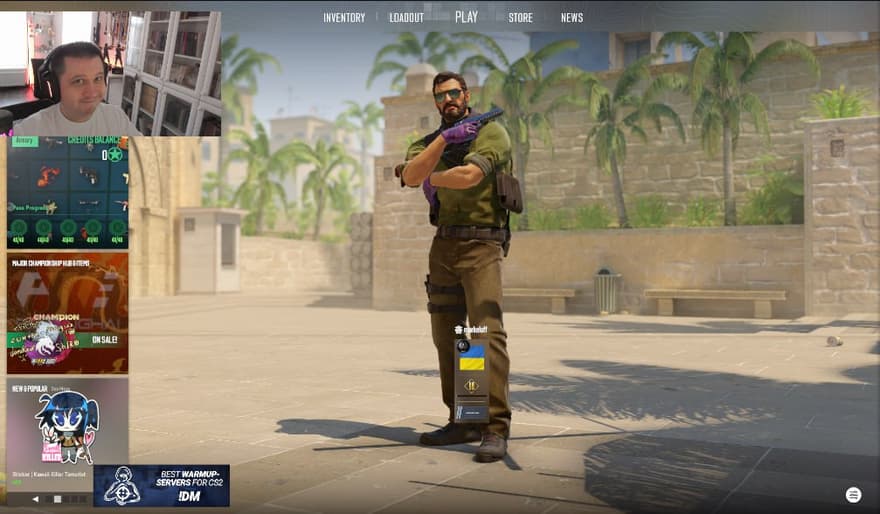Click the Best Warmup-Servers banner ad
Viewport: 880px width, 514px height.
click(162, 485)
